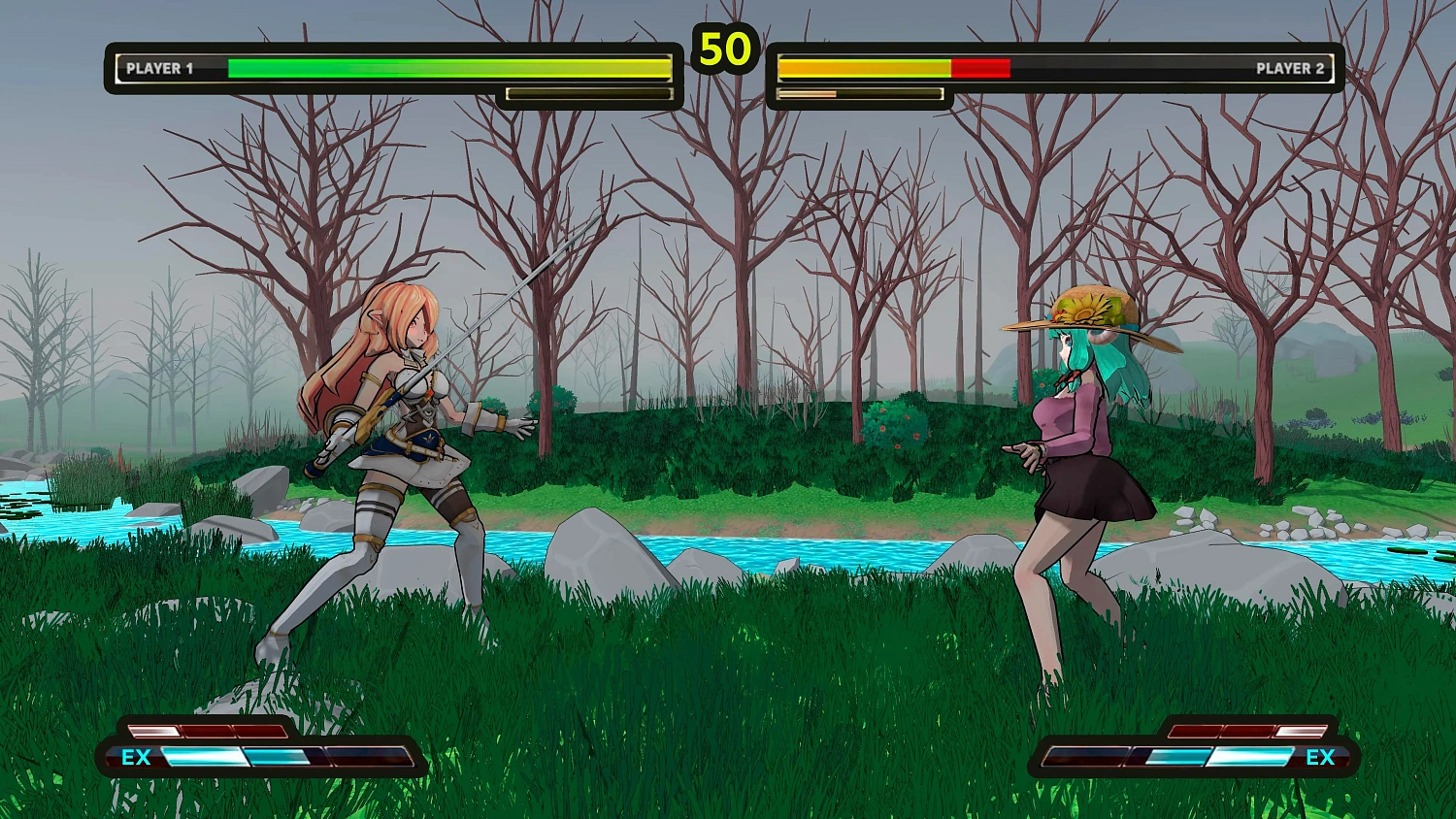Click the left EX meter label
This screenshot has width=1456, height=819.
138,758
